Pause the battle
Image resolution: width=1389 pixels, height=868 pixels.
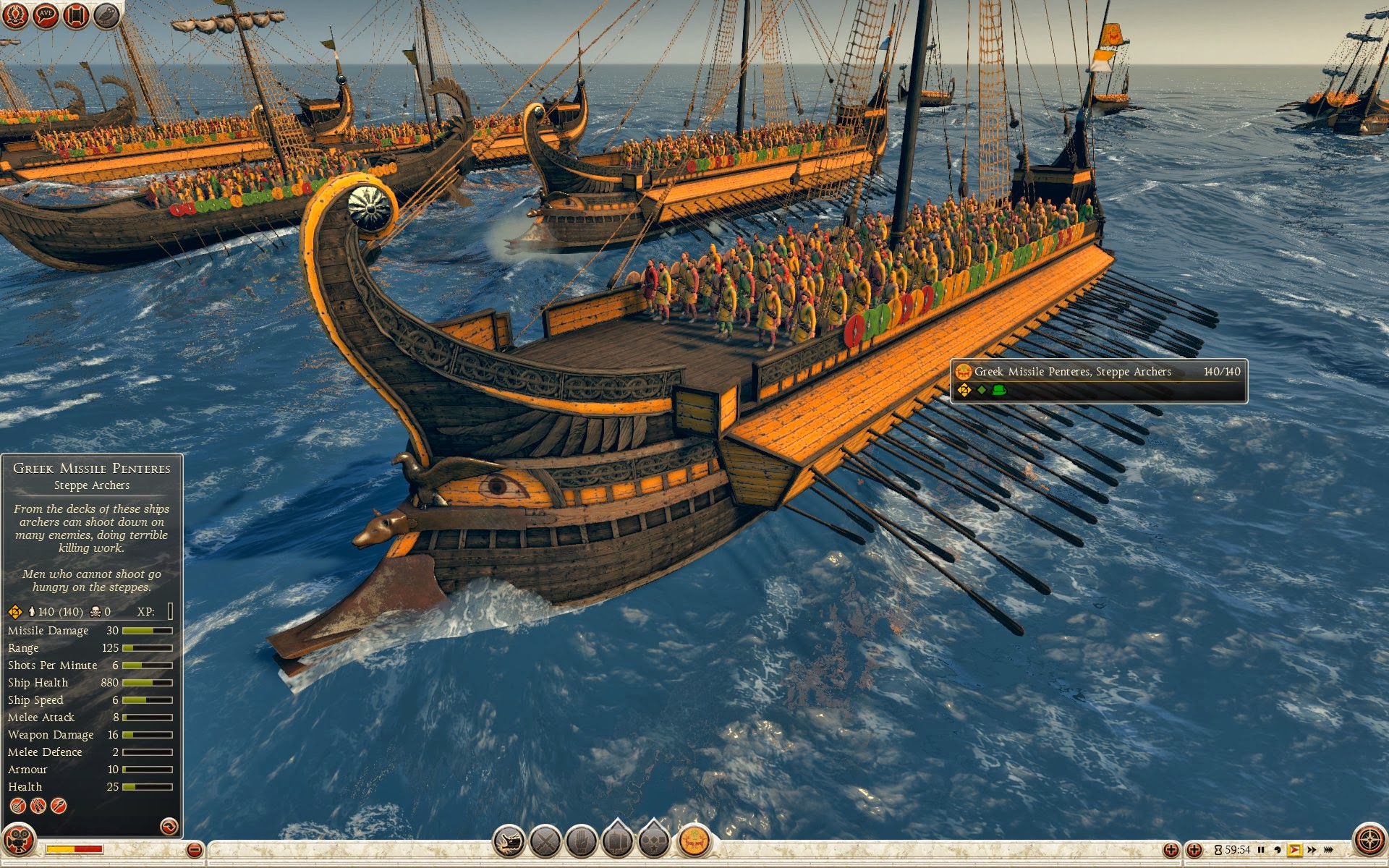tap(1261, 850)
